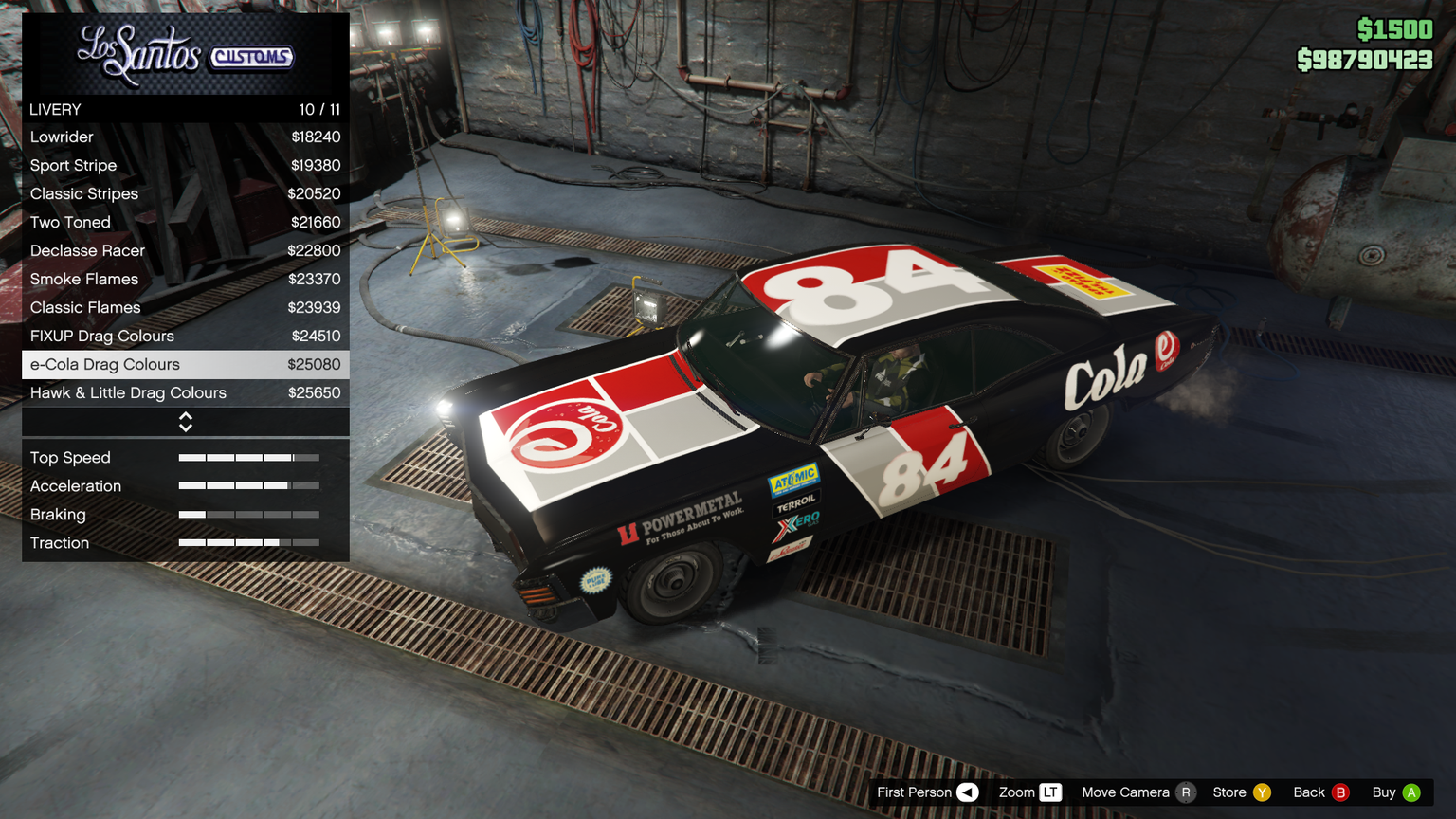Select the Two Toned livery

(185, 223)
